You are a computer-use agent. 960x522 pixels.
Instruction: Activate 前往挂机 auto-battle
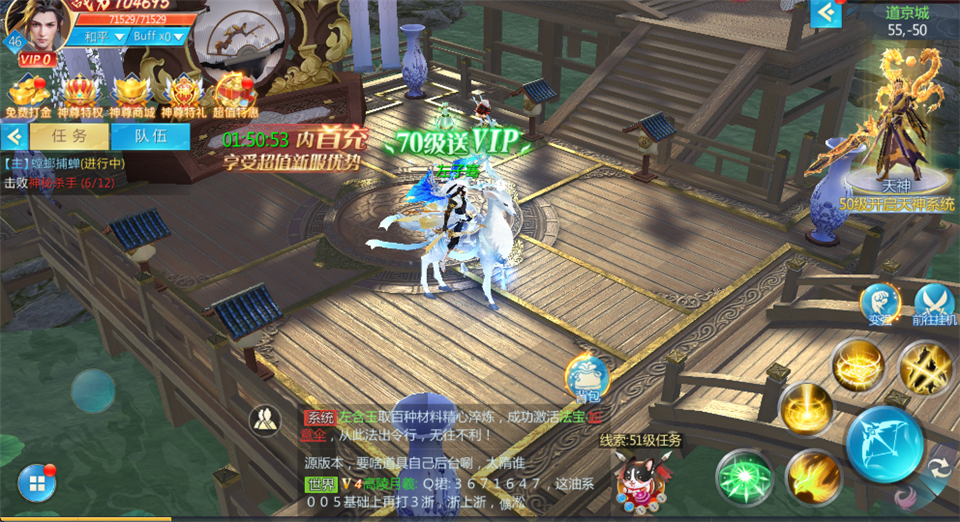(x=935, y=303)
